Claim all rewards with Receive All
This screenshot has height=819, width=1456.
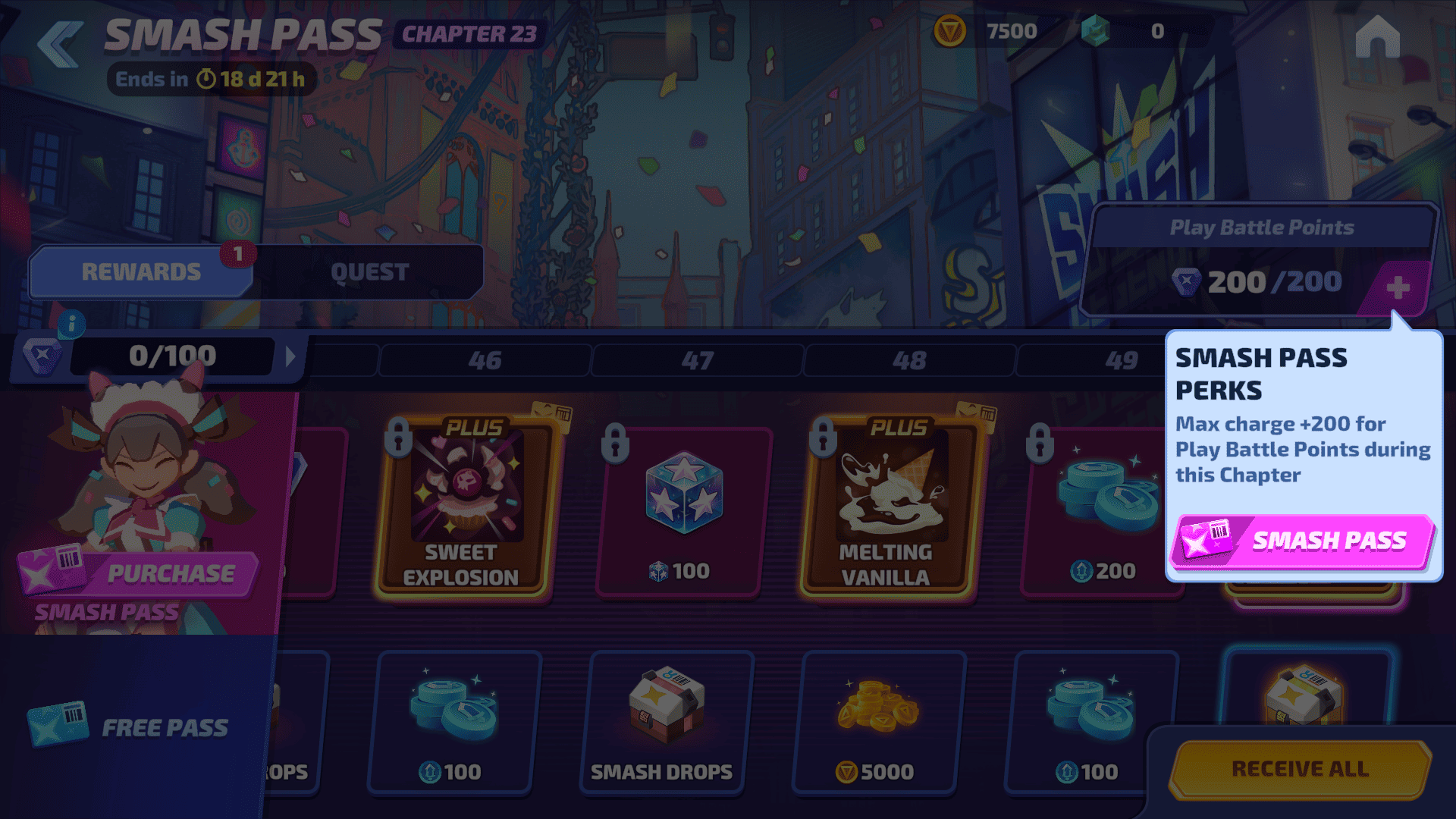pyautogui.click(x=1300, y=769)
